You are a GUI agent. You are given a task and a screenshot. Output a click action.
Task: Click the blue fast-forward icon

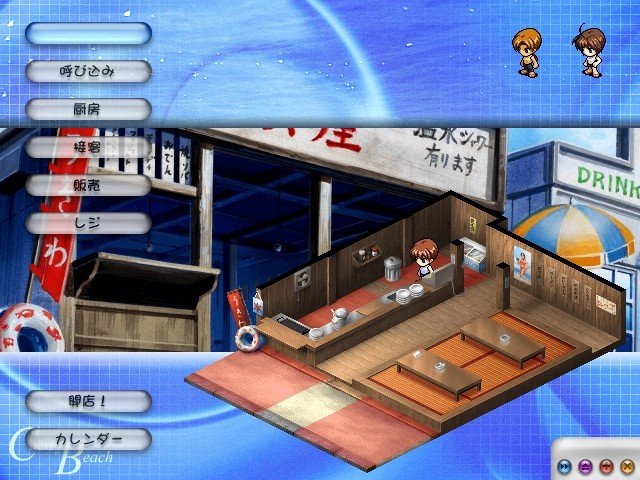[565, 465]
